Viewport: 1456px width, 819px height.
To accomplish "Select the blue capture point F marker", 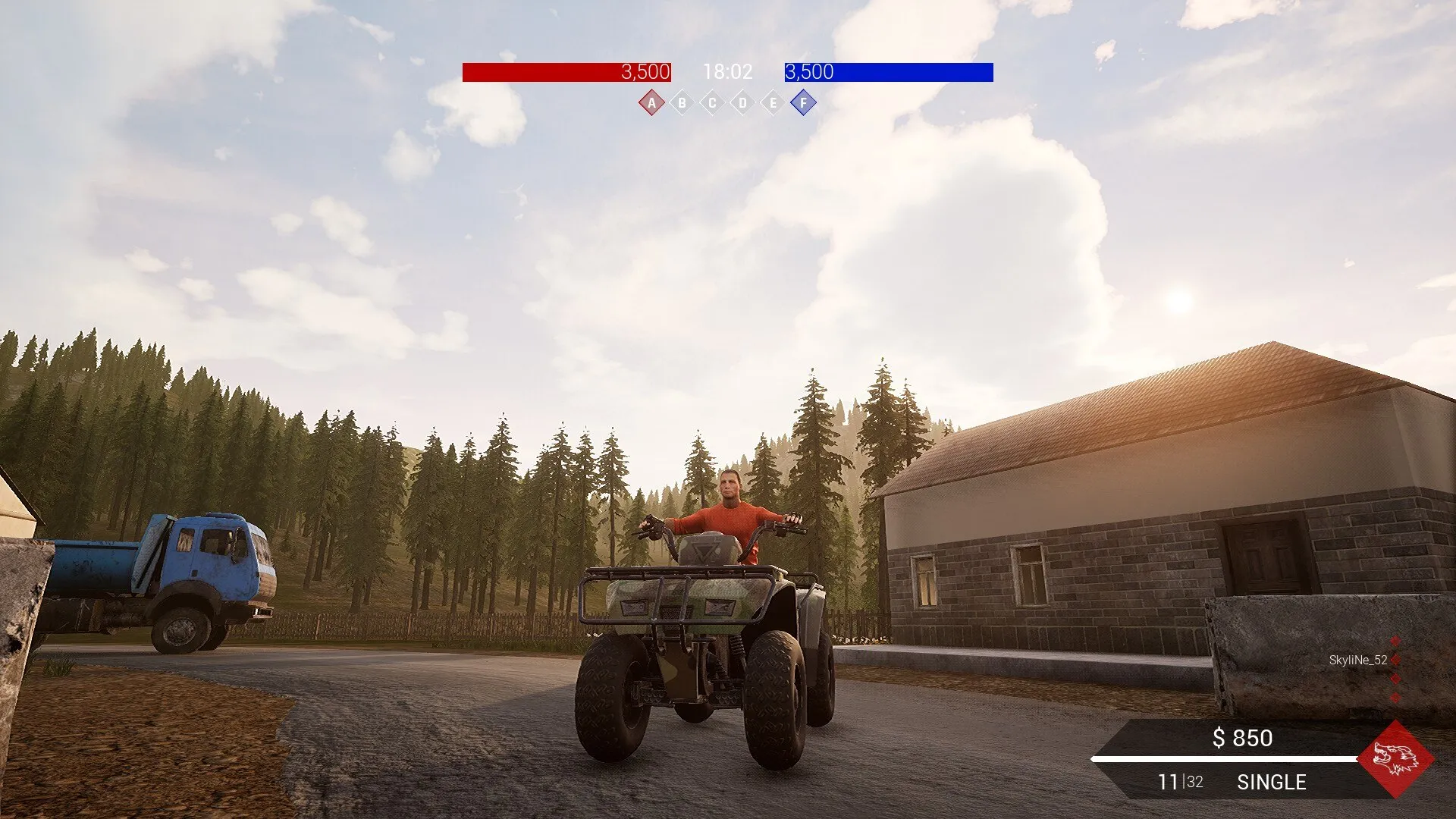I will click(x=803, y=103).
